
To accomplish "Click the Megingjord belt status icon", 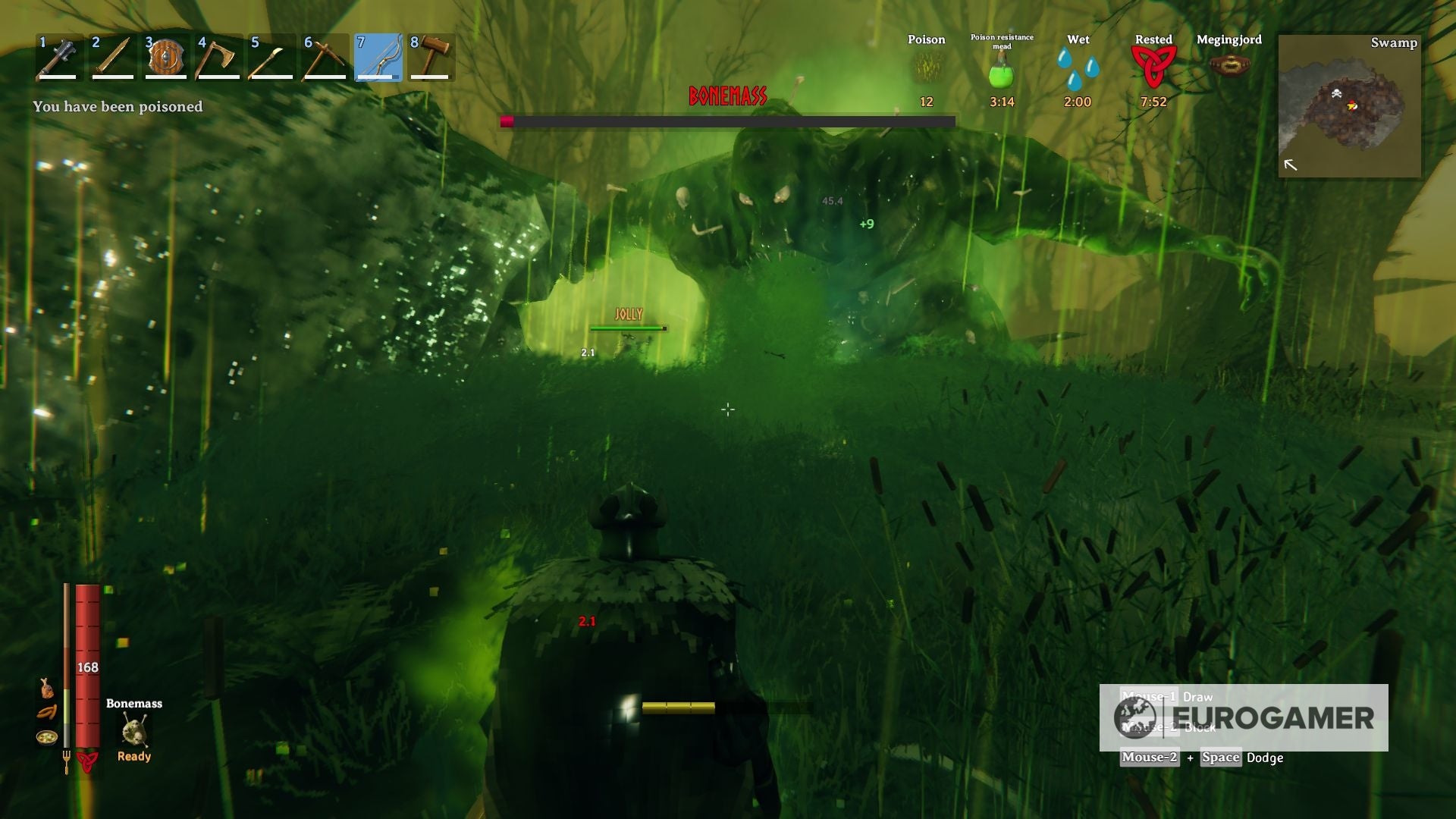I will 1228,68.
